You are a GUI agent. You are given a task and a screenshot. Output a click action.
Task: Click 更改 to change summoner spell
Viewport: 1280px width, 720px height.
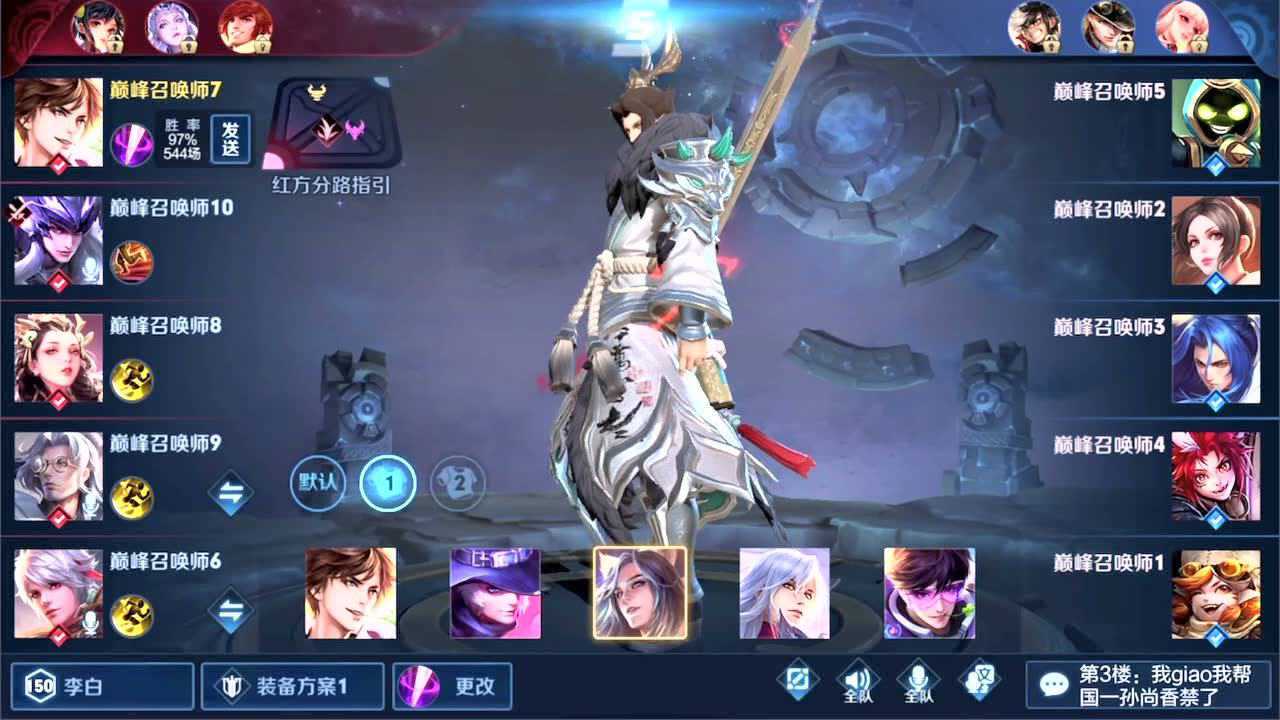coord(453,687)
